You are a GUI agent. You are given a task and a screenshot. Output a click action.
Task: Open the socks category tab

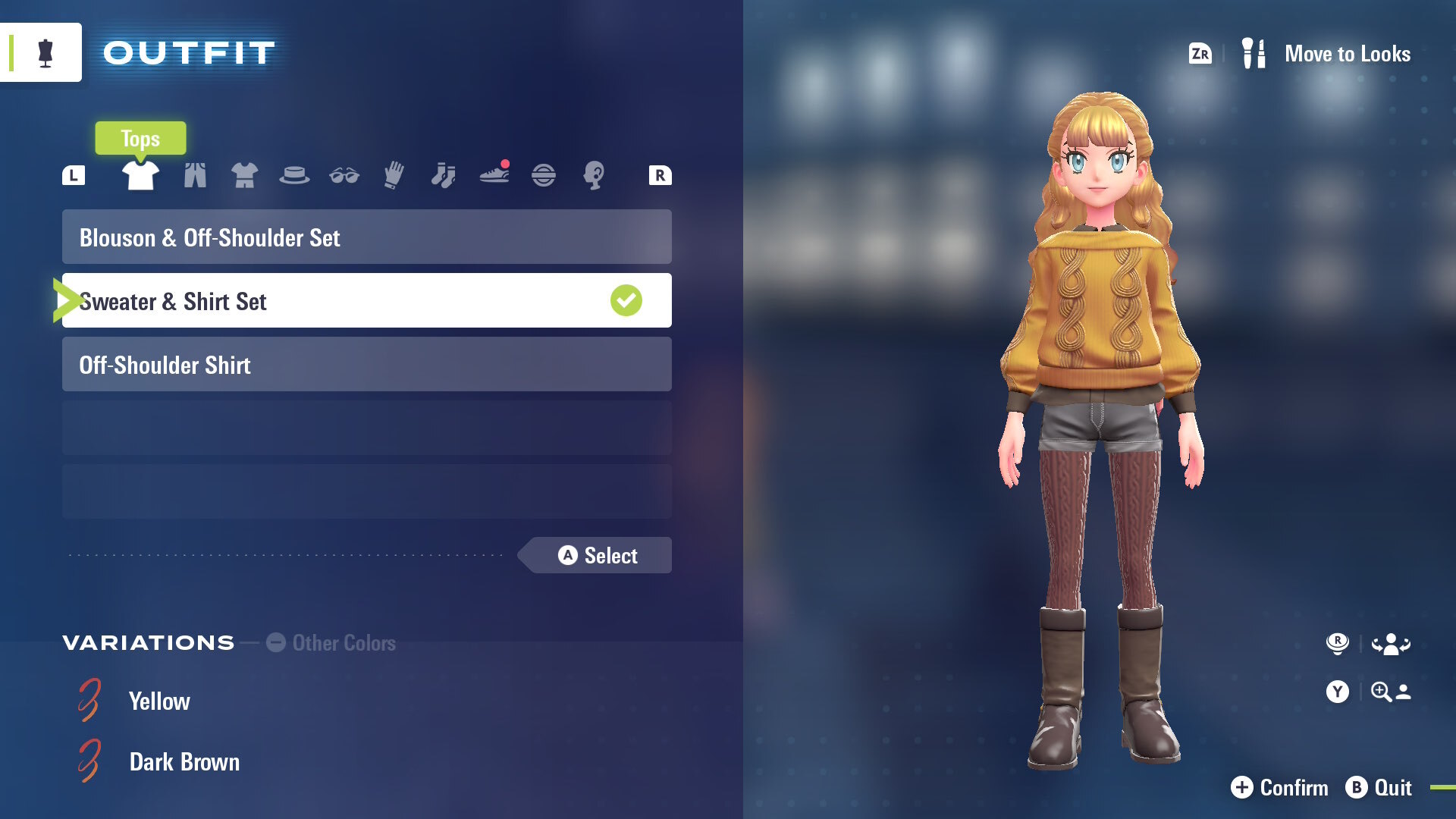[444, 175]
